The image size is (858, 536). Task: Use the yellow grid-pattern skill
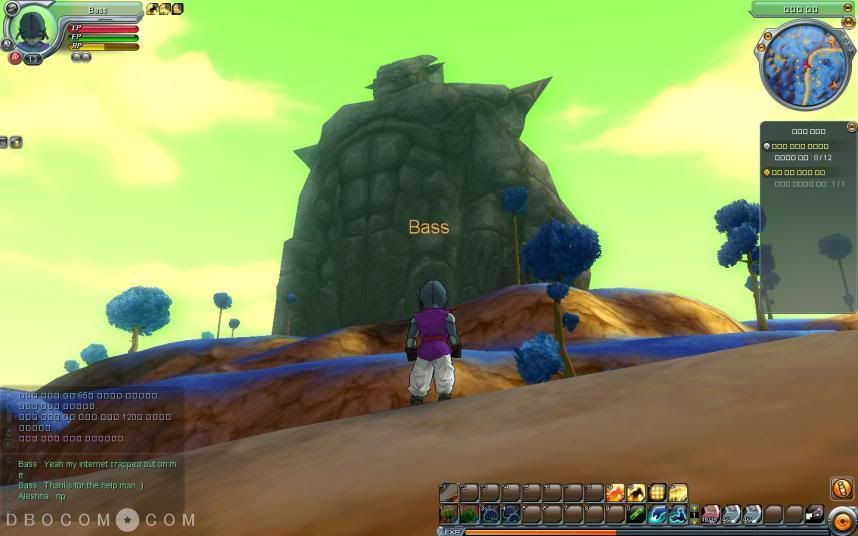[657, 493]
